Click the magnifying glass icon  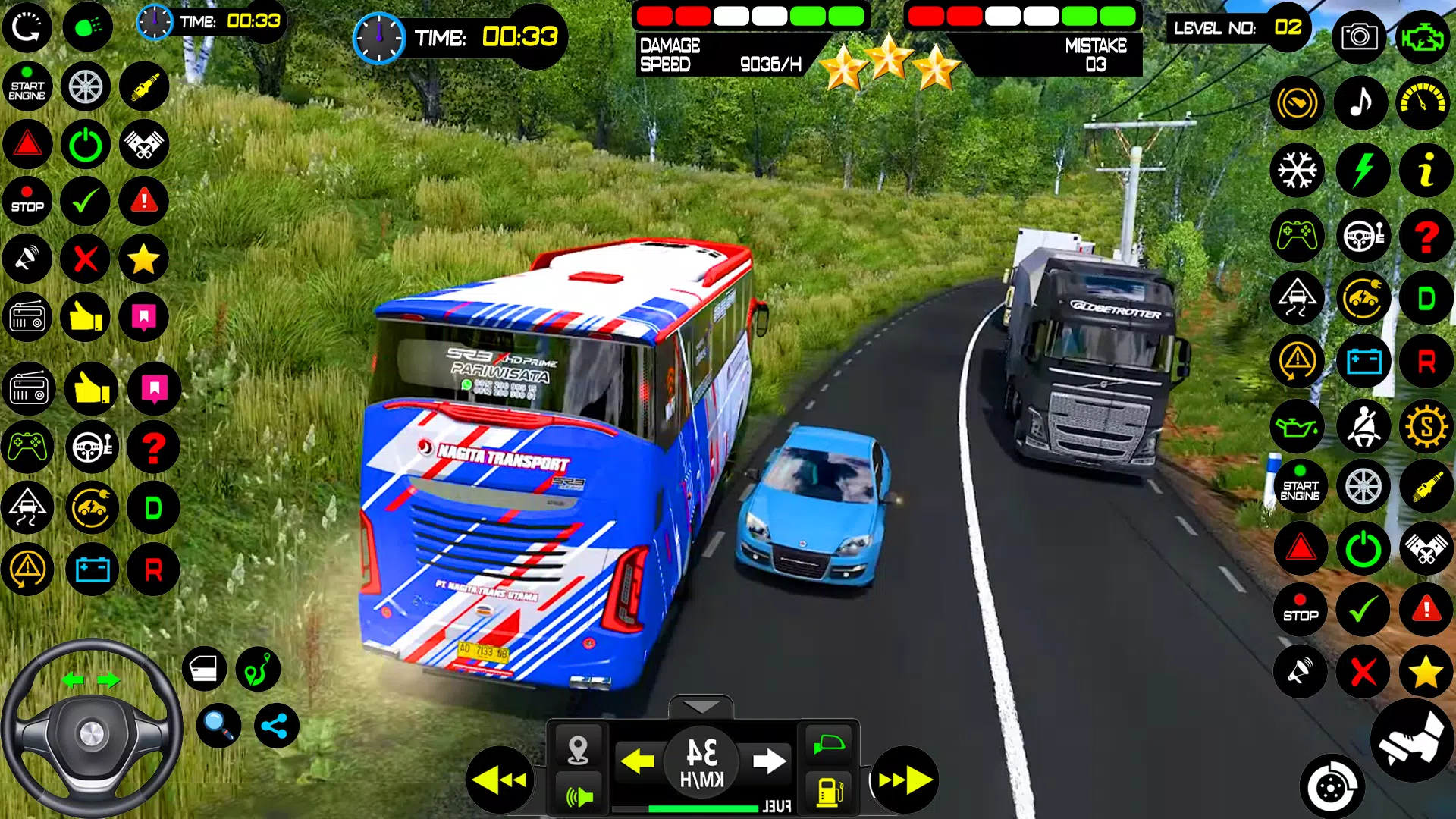click(x=218, y=726)
